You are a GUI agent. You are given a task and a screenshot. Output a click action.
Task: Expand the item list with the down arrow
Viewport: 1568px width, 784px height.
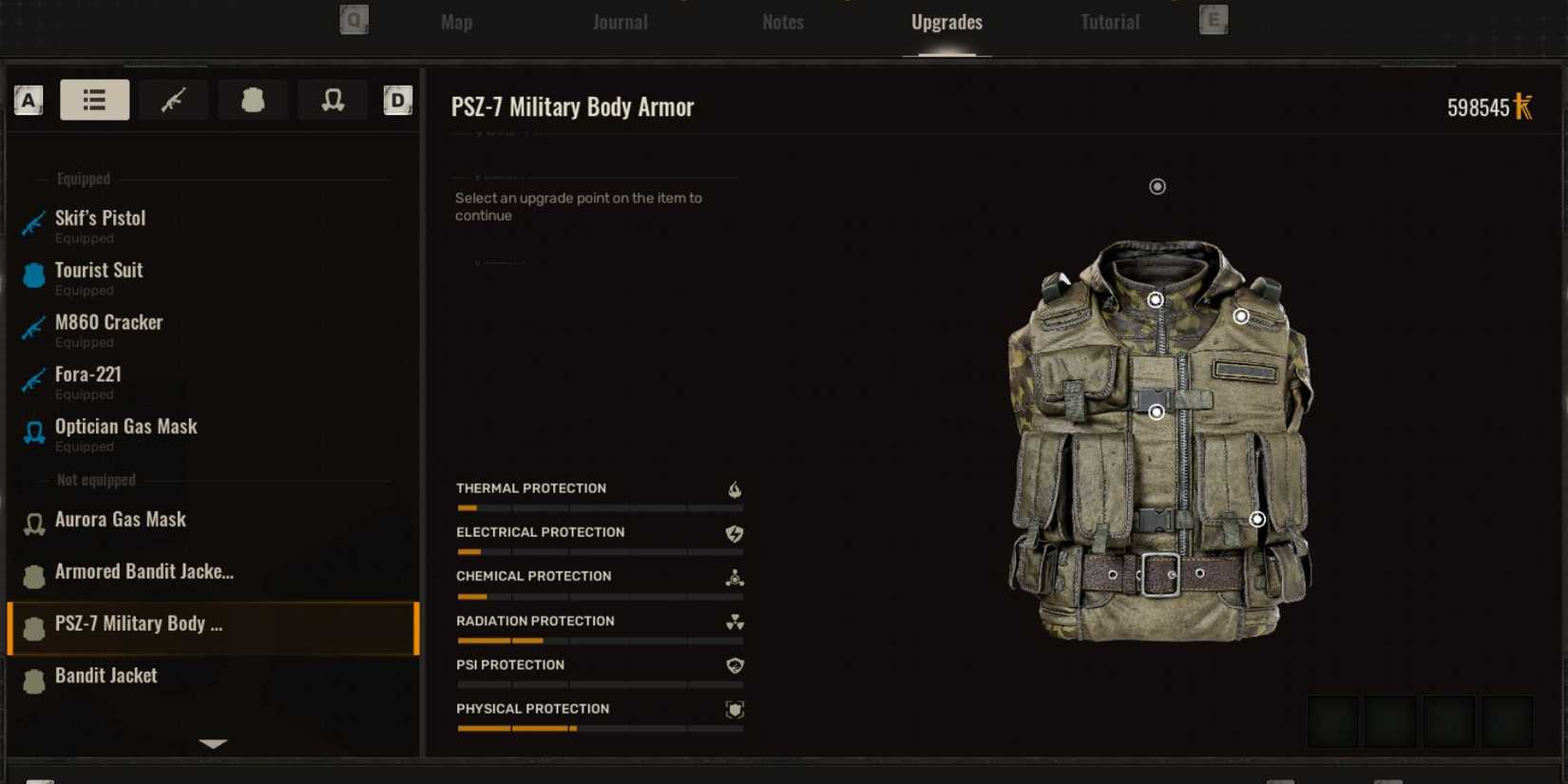(213, 745)
